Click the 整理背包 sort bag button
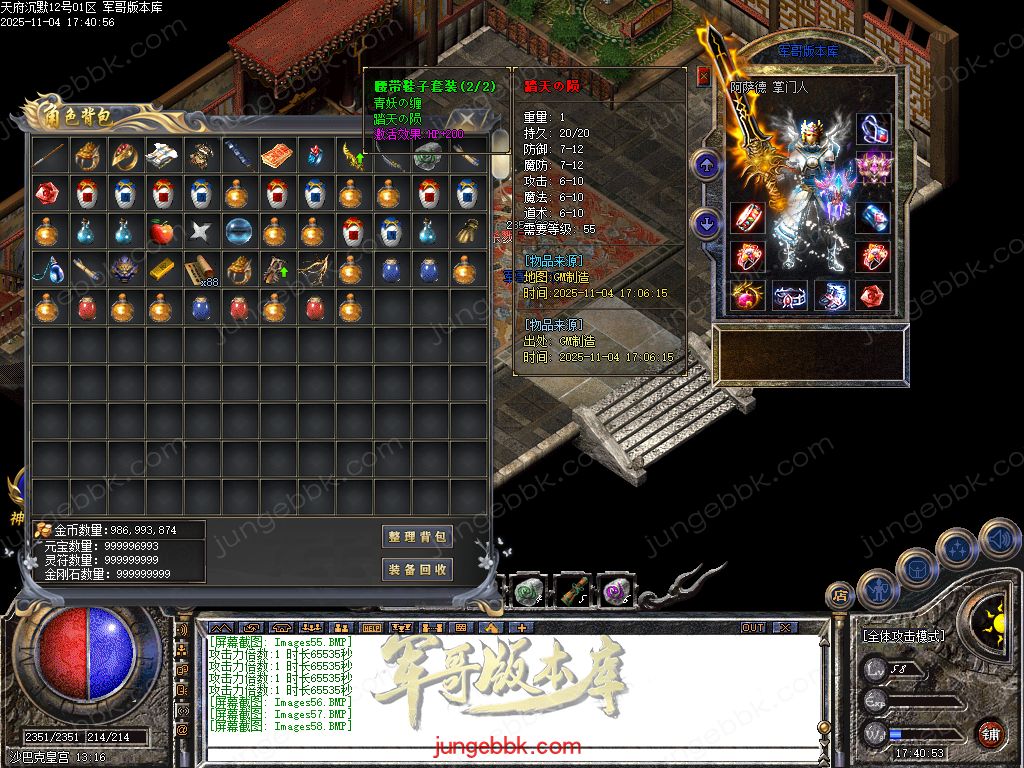The width and height of the screenshot is (1024, 768). (x=418, y=537)
